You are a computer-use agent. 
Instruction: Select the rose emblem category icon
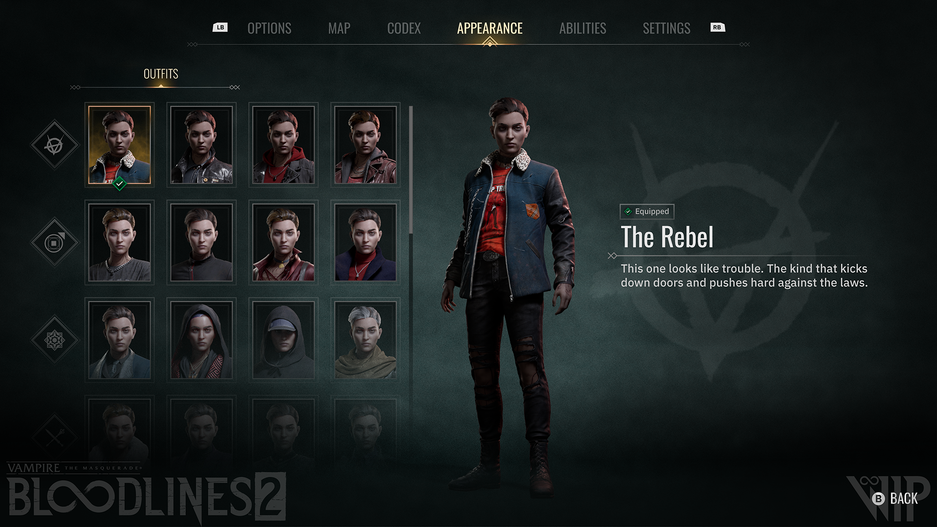coord(54,340)
